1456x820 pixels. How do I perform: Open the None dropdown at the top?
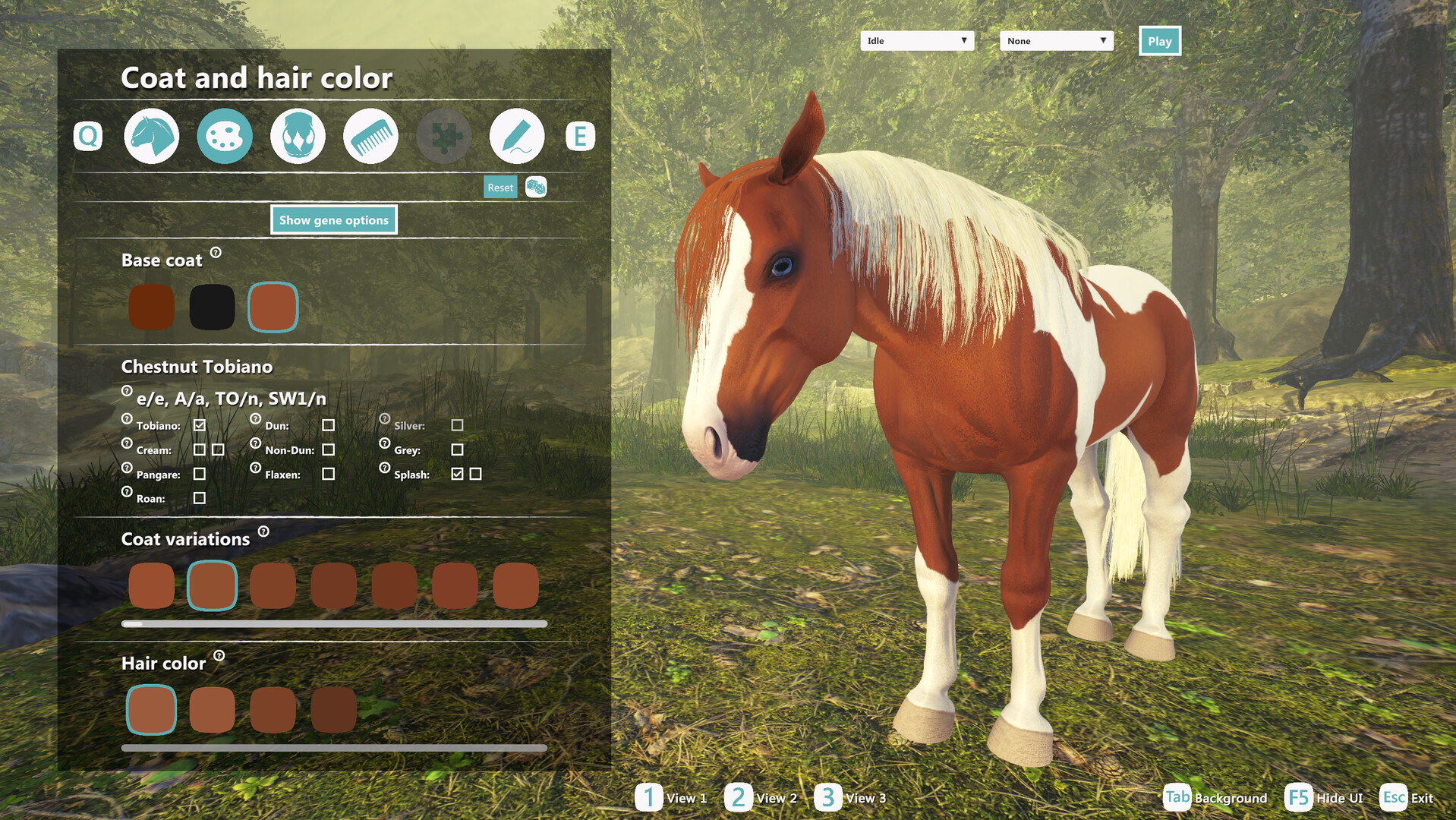point(1055,40)
